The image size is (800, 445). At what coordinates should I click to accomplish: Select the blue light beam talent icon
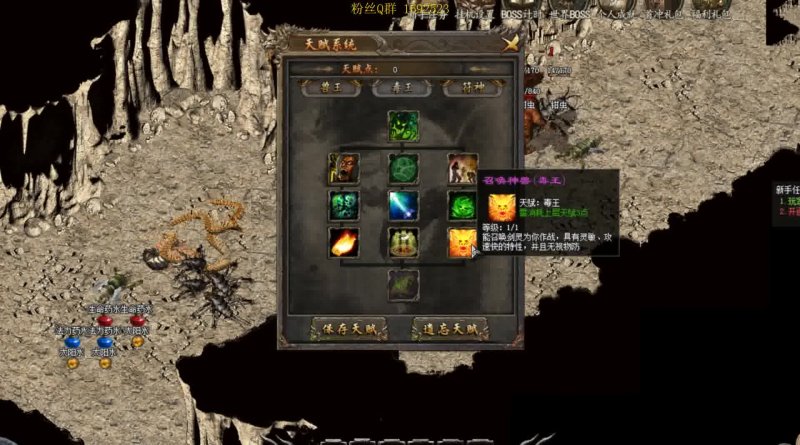[x=403, y=205]
